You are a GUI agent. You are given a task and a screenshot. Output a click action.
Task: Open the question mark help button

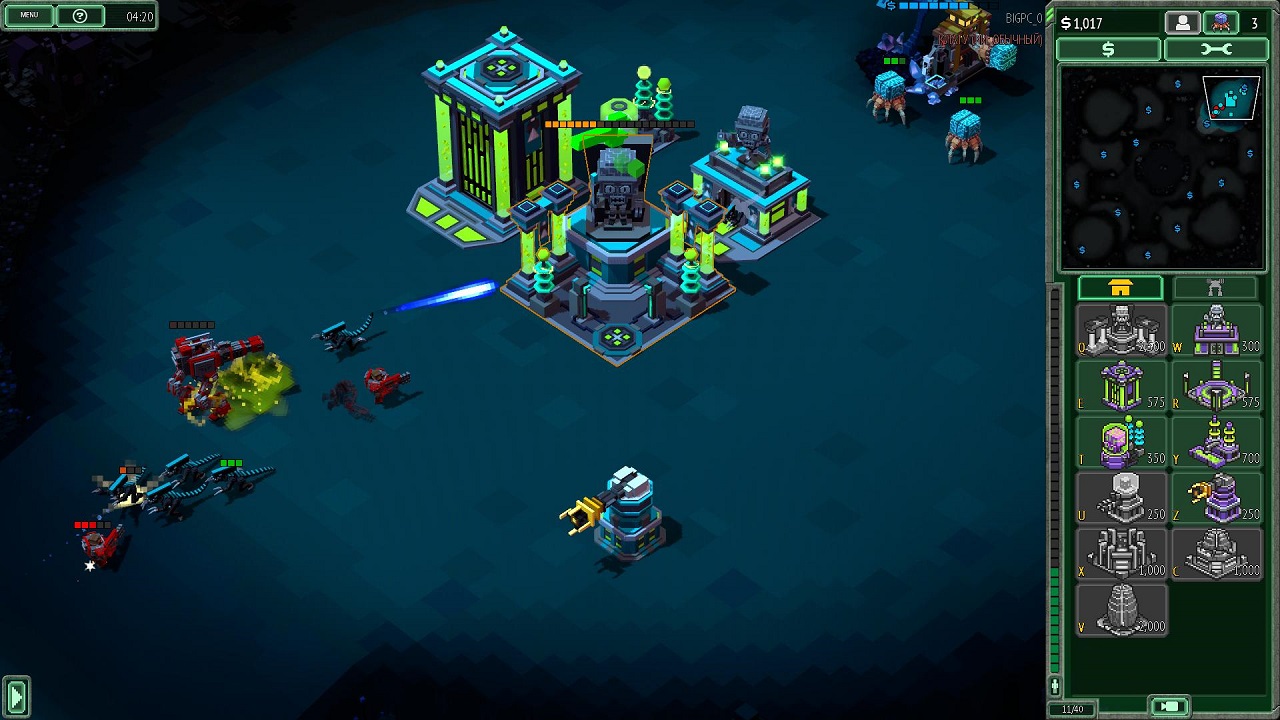click(81, 16)
